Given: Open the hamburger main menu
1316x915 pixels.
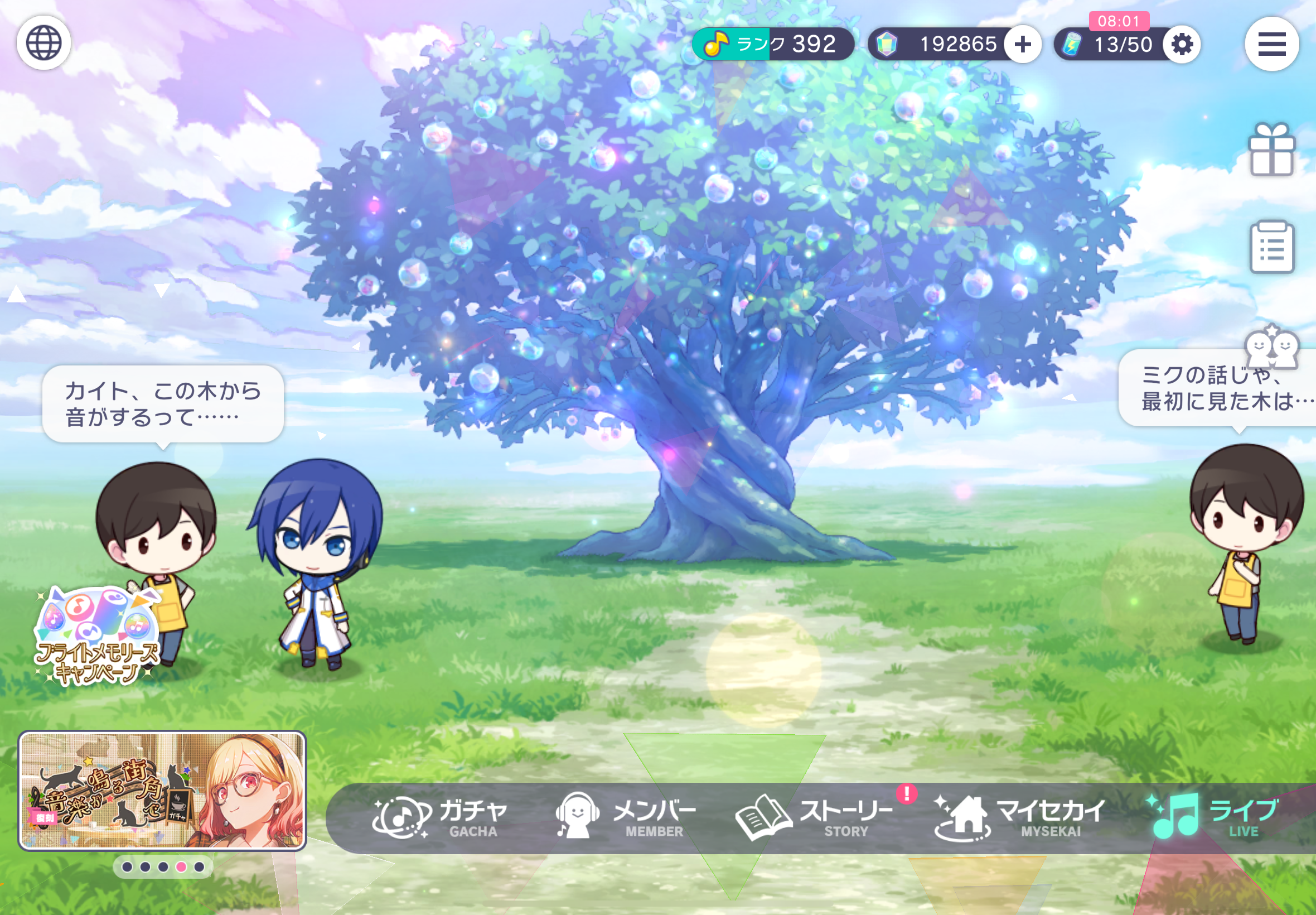Looking at the screenshot, I should pos(1271,44).
